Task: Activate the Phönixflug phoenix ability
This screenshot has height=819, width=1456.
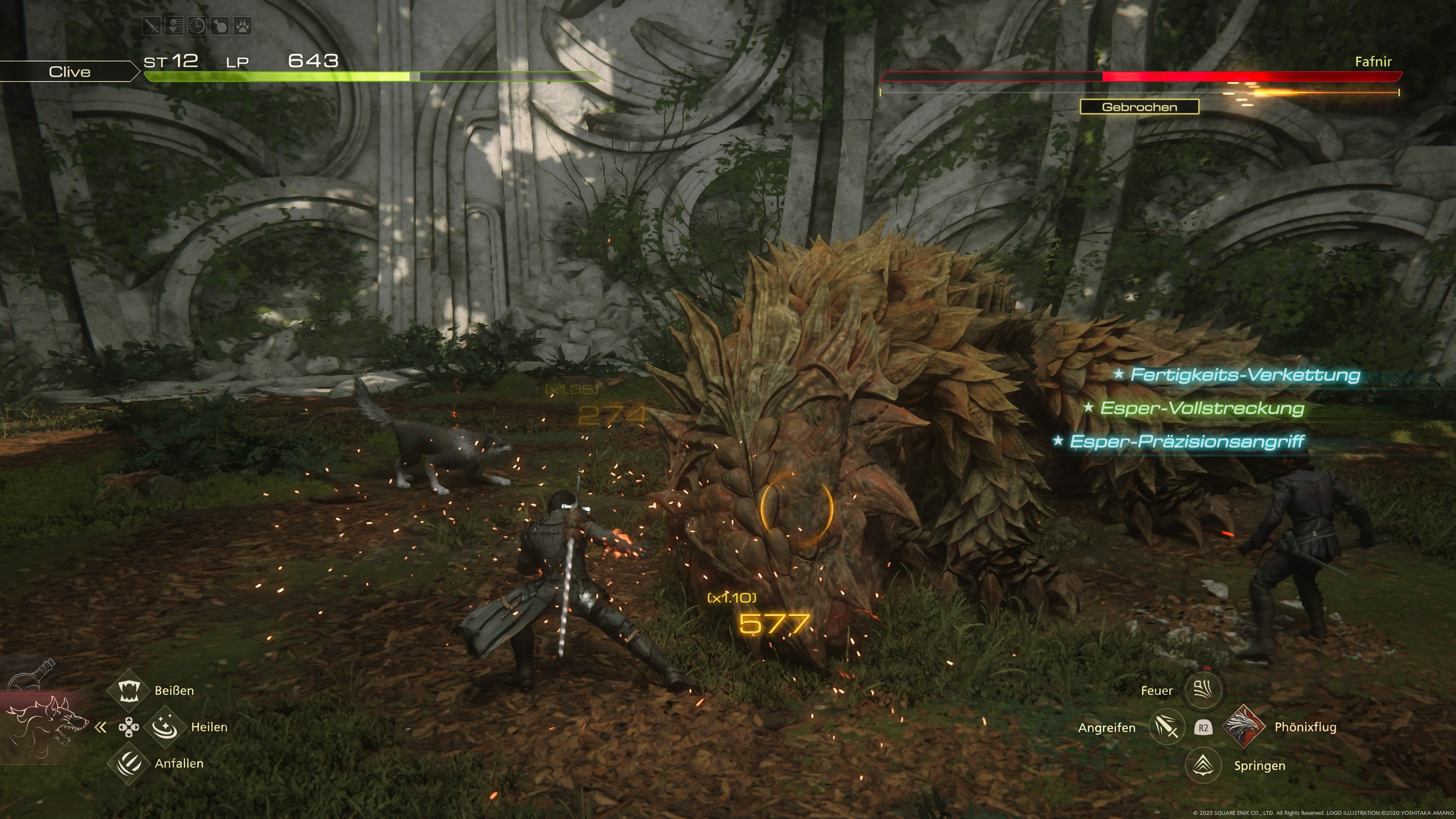Action: 1244,727
